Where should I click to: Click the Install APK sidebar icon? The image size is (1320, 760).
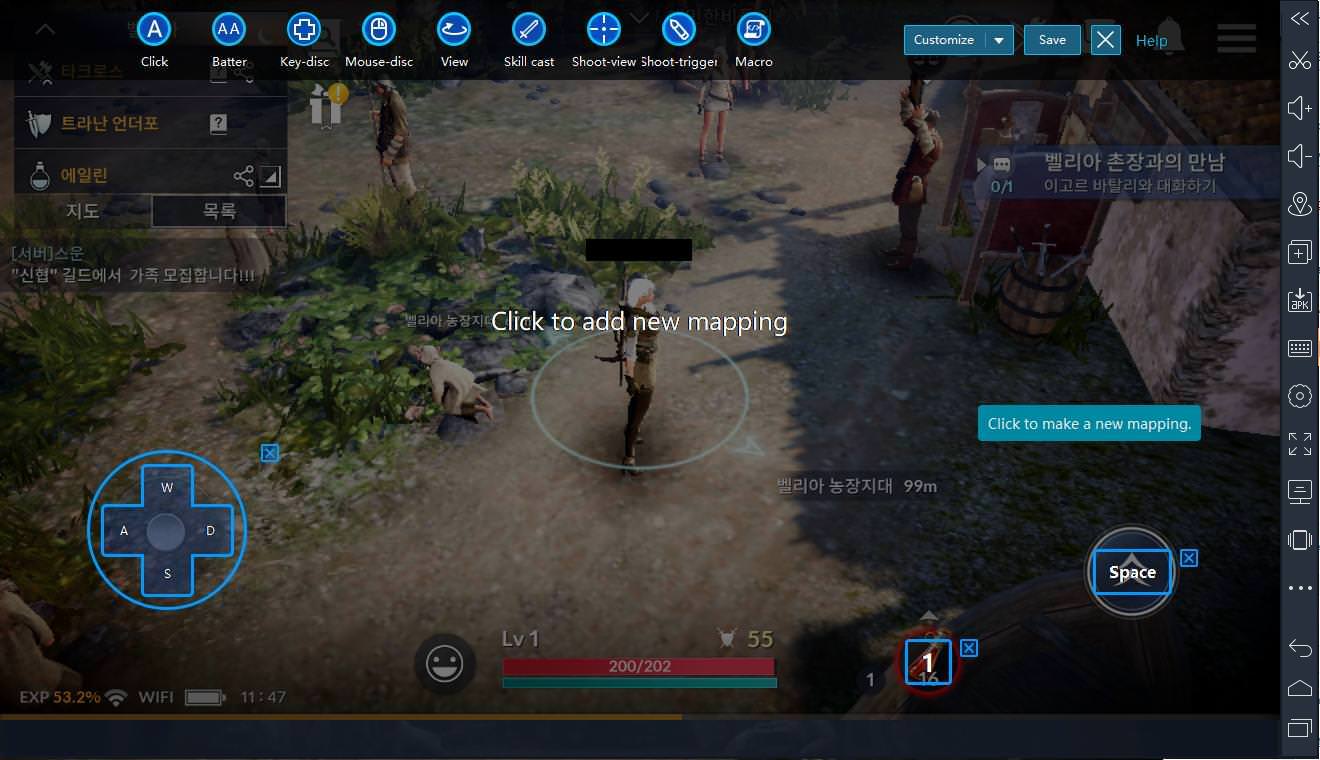click(x=1299, y=299)
